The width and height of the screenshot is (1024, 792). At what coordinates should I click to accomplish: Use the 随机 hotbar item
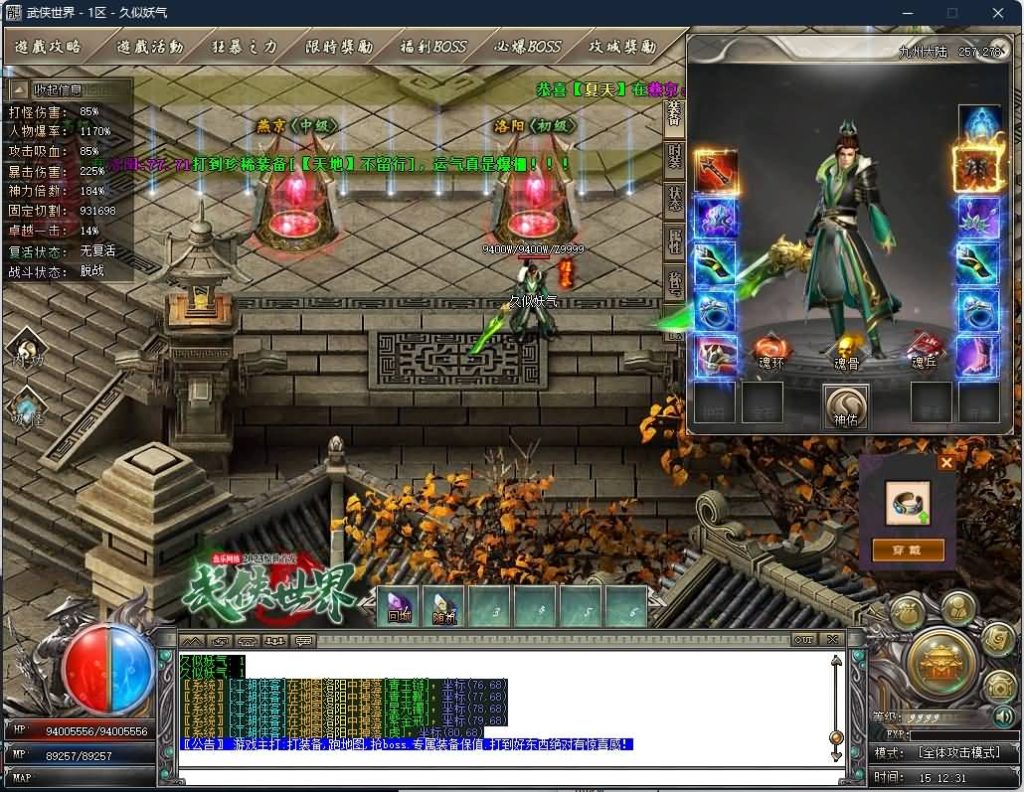point(444,606)
